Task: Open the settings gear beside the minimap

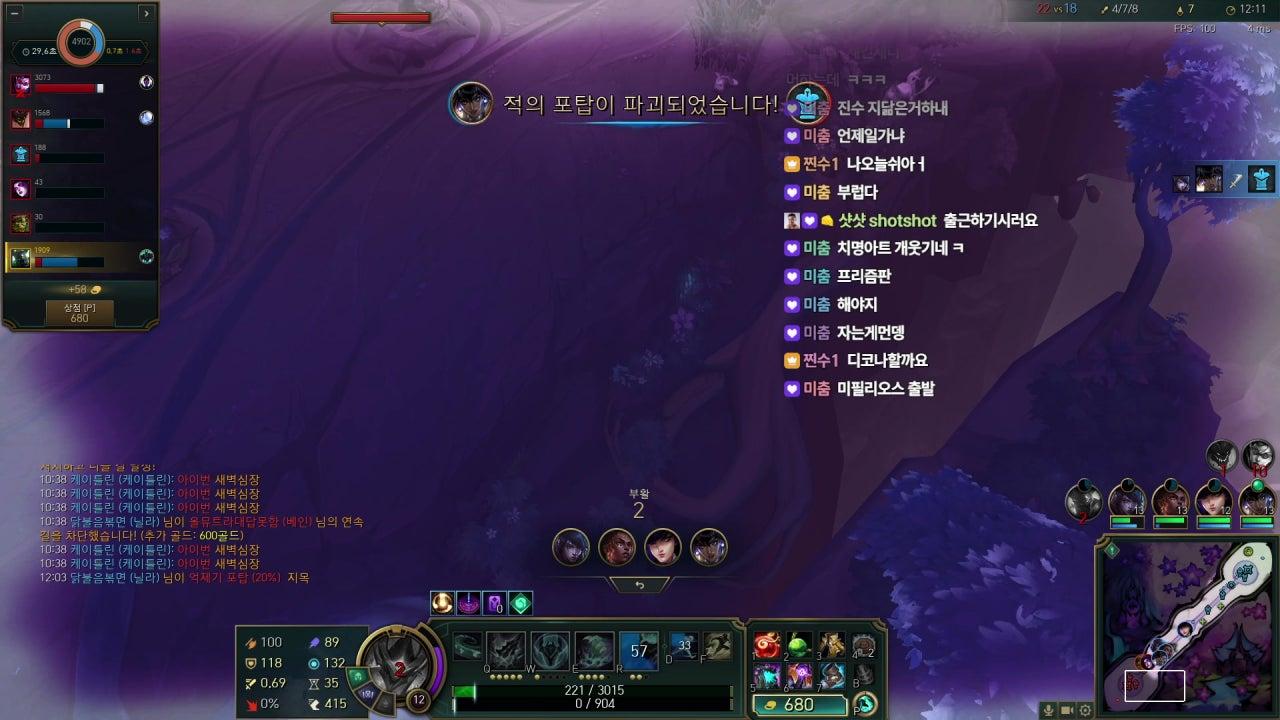Action: (x=1083, y=708)
